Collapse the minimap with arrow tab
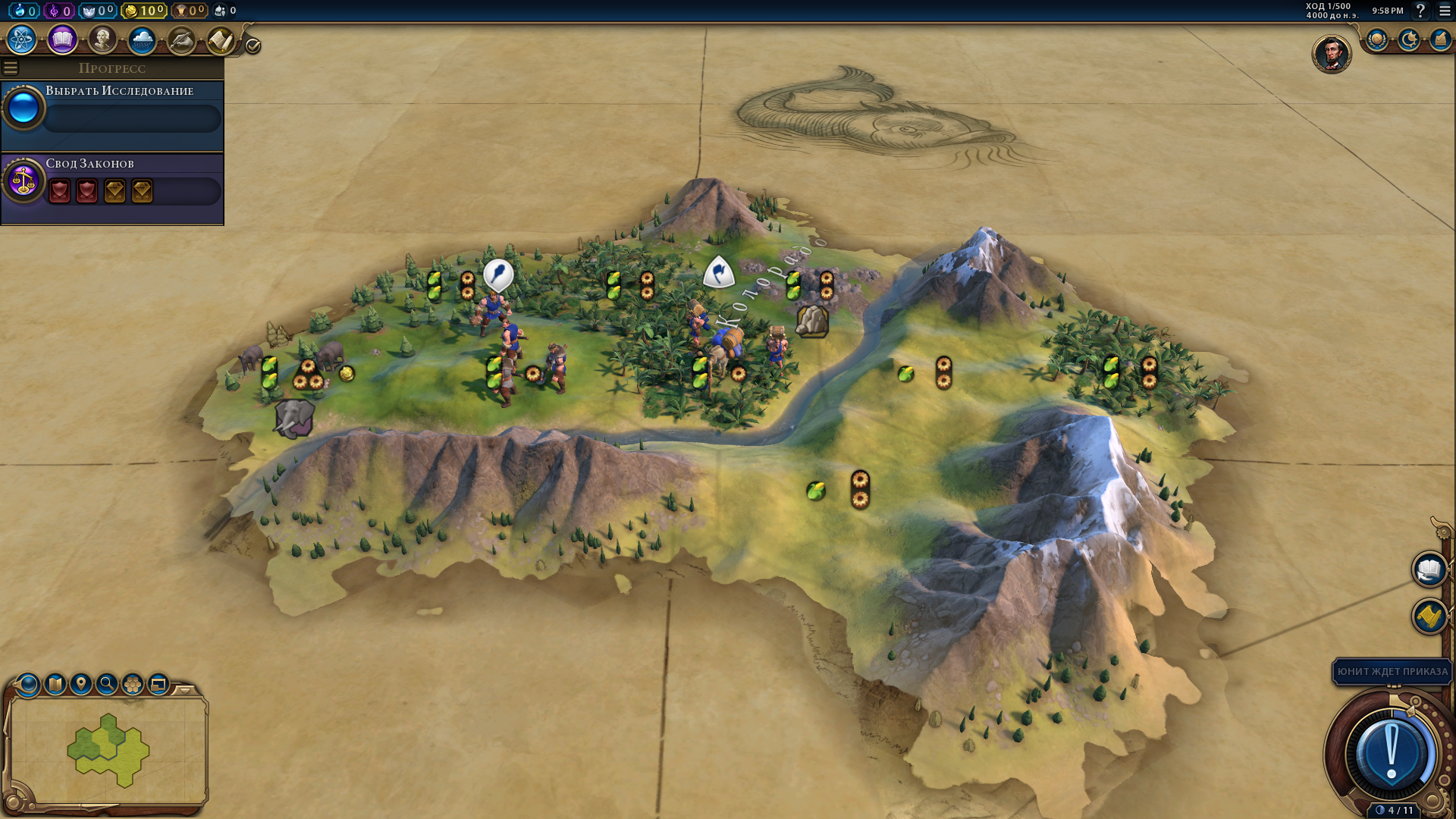Image resolution: width=1456 pixels, height=819 pixels. pyautogui.click(x=185, y=690)
